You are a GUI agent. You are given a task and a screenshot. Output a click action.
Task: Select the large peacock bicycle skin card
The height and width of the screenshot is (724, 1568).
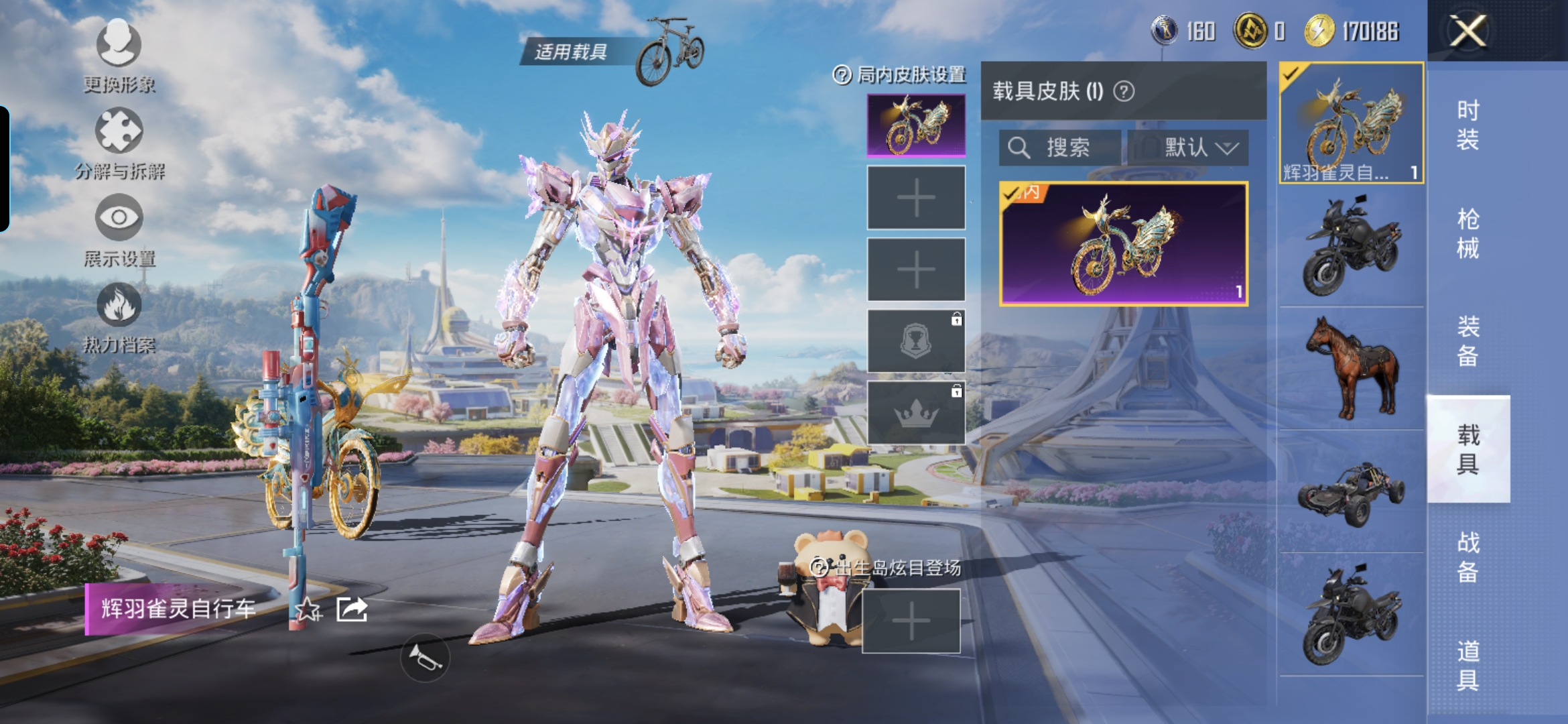(x=1123, y=244)
